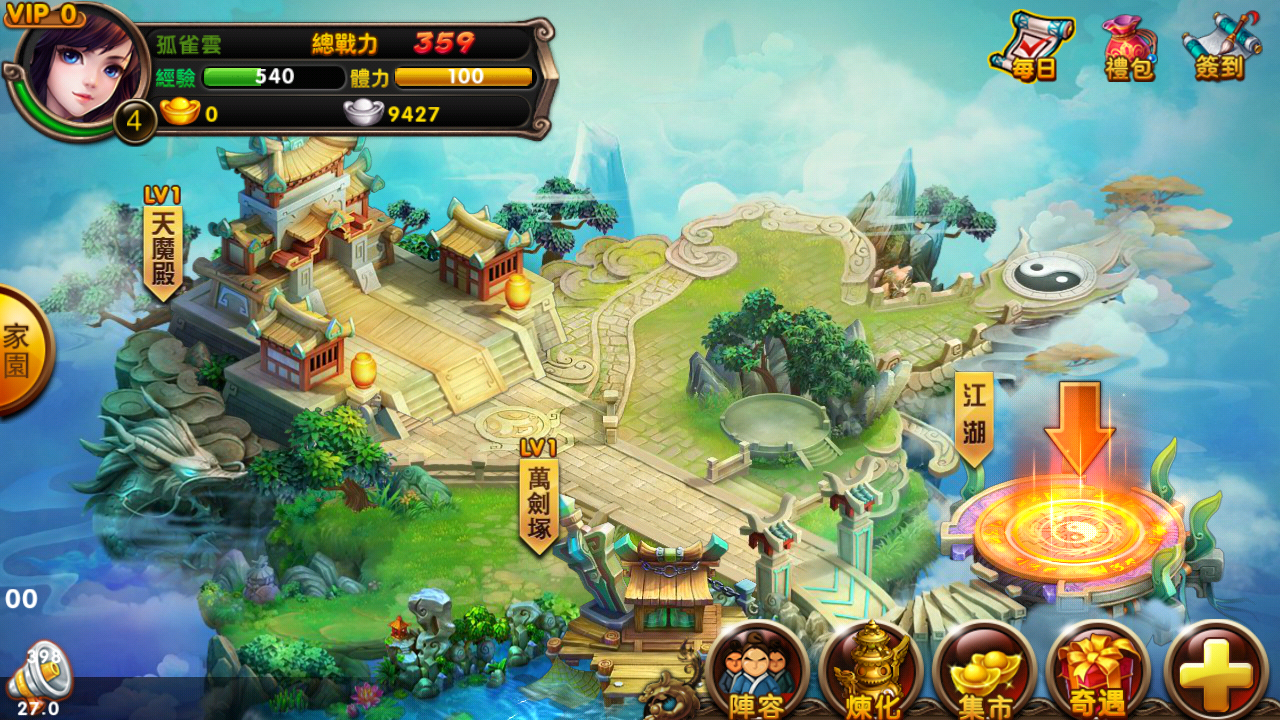
Task: Open the 奇遇 adventure gift menu
Action: tap(1098, 671)
